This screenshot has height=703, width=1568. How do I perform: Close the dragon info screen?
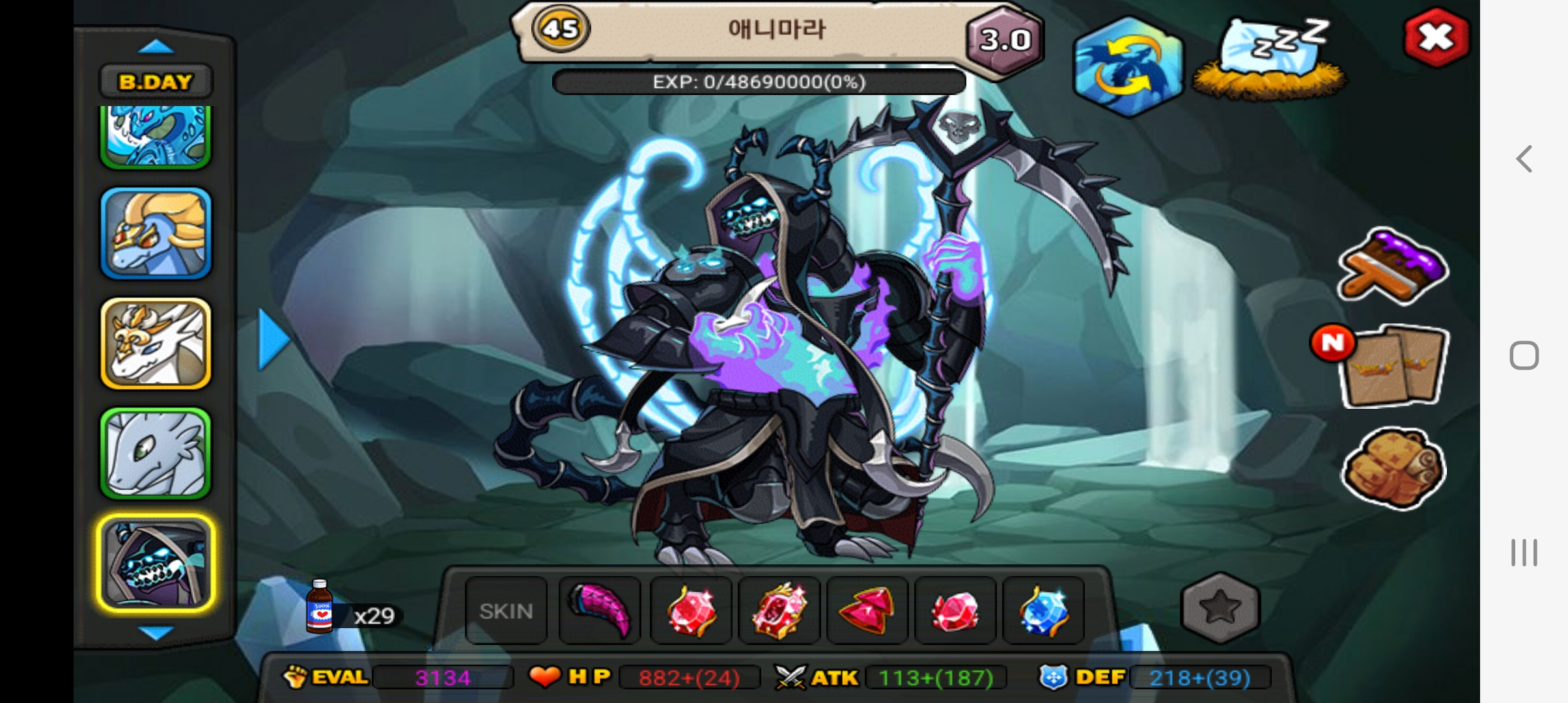[1436, 37]
